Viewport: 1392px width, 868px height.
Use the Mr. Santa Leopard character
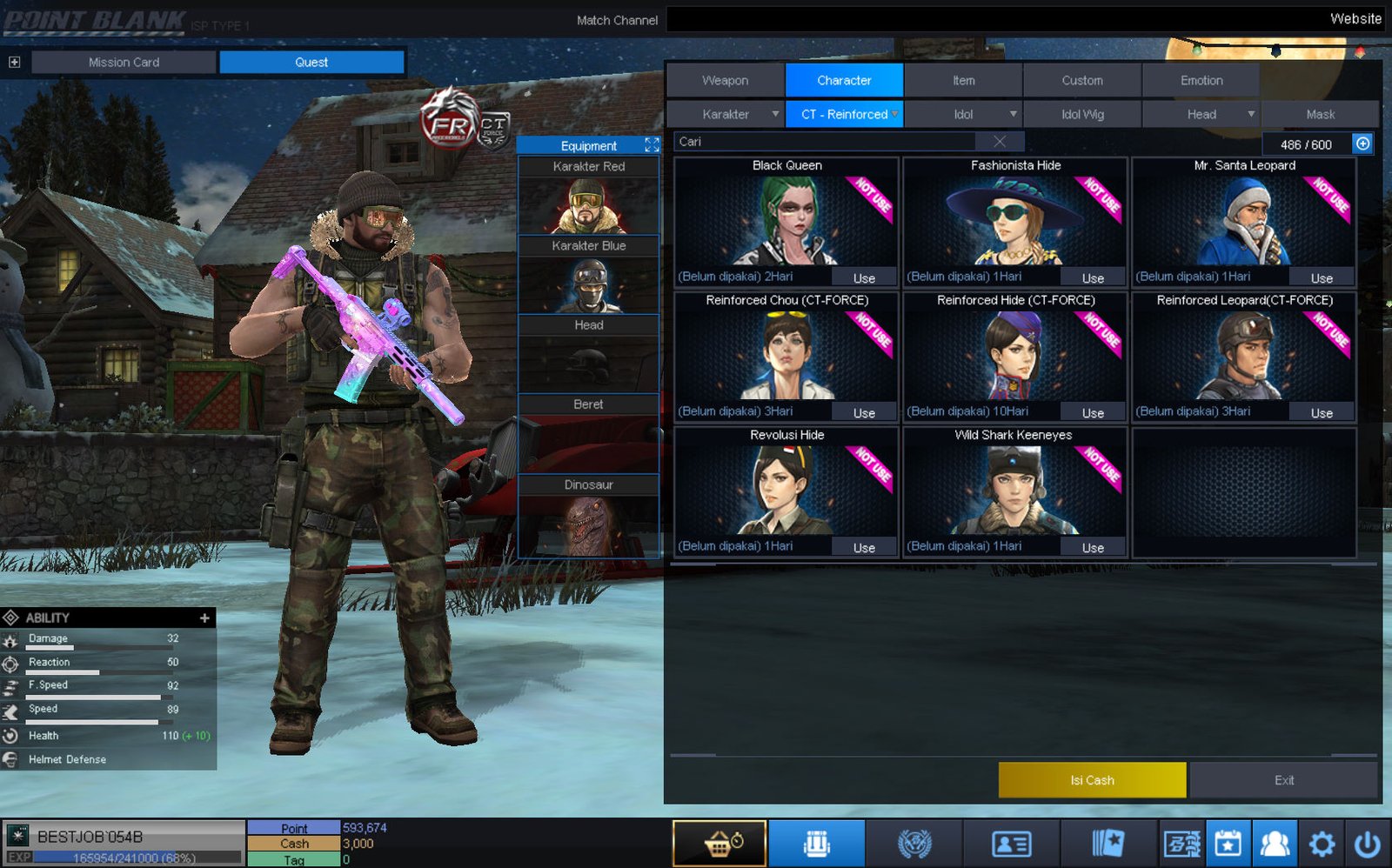(1322, 278)
